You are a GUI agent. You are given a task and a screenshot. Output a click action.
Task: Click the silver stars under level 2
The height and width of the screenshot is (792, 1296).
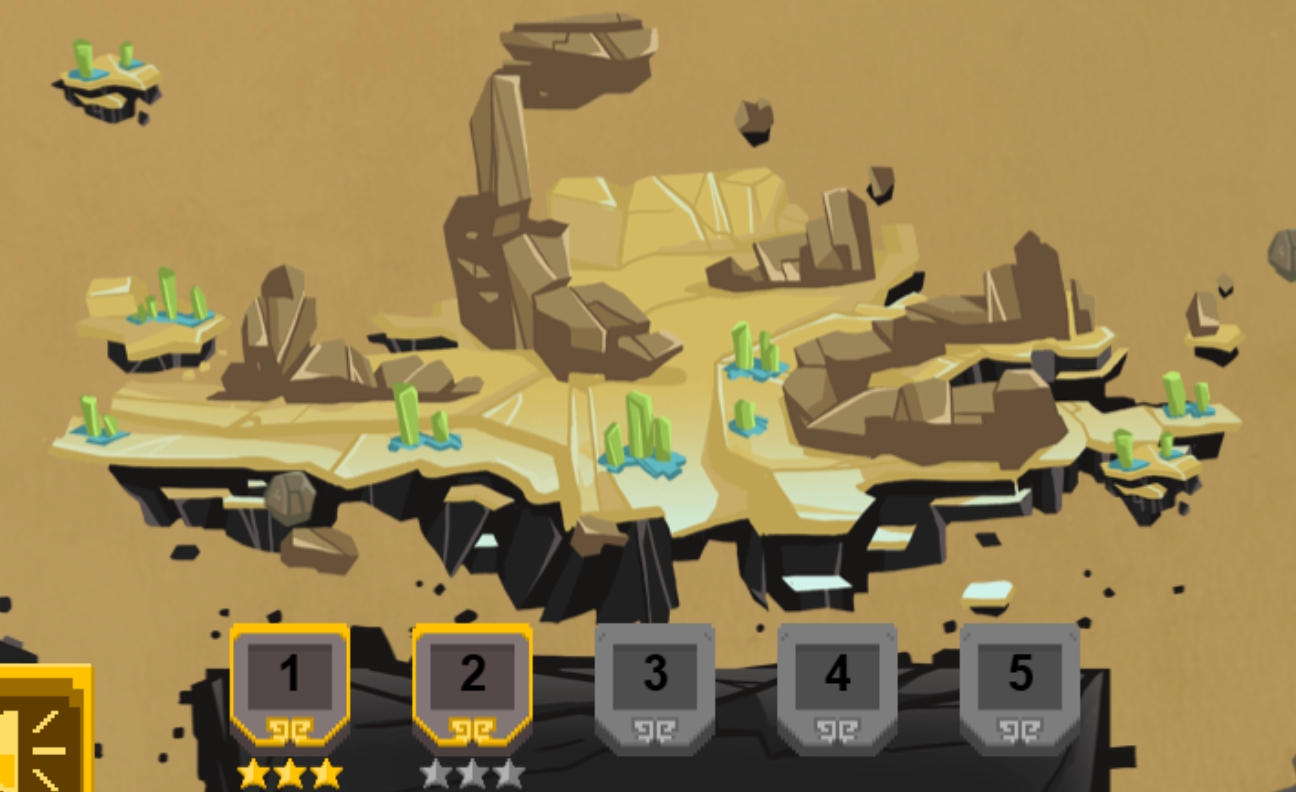coord(473,772)
